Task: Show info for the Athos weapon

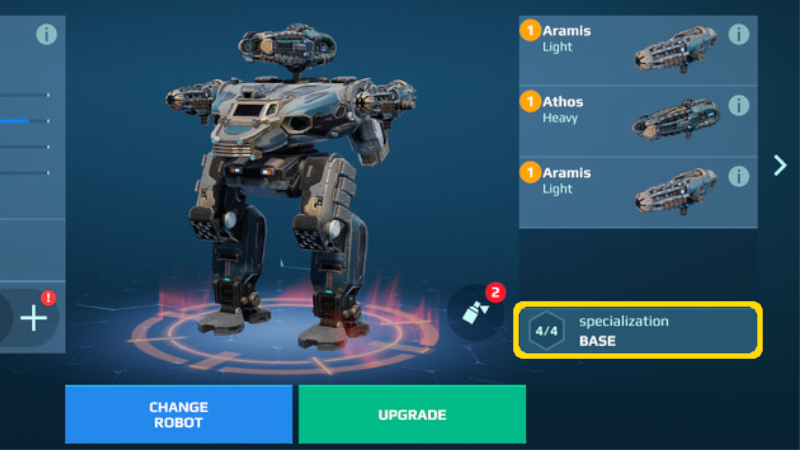Action: (739, 105)
